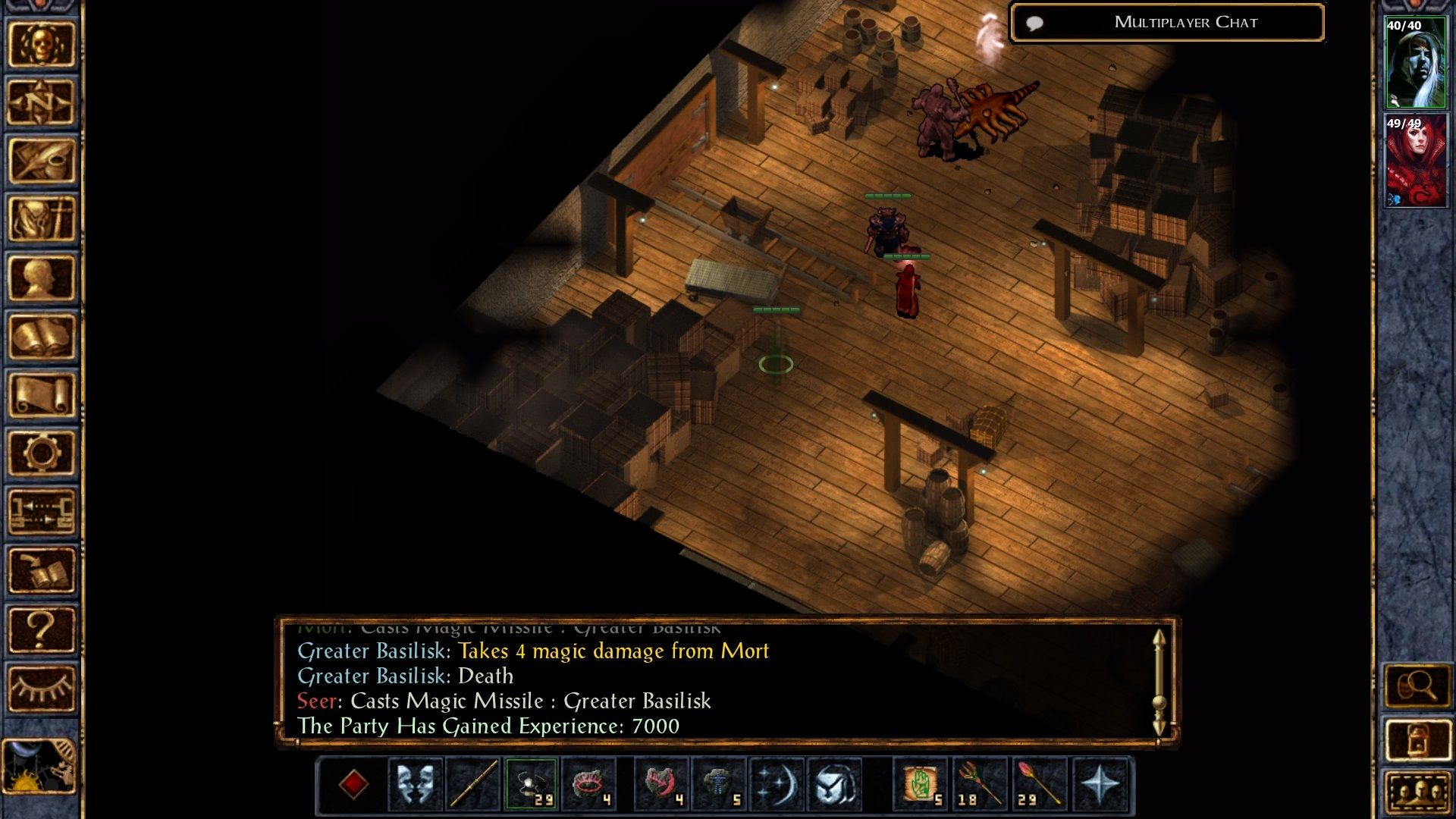Open the priest scroll icon
The image size is (1456, 819).
(42, 394)
